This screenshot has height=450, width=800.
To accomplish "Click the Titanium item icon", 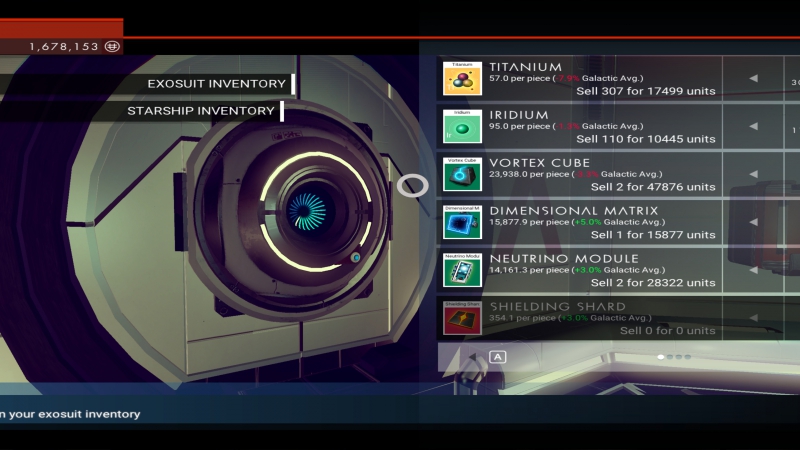I will click(x=462, y=78).
